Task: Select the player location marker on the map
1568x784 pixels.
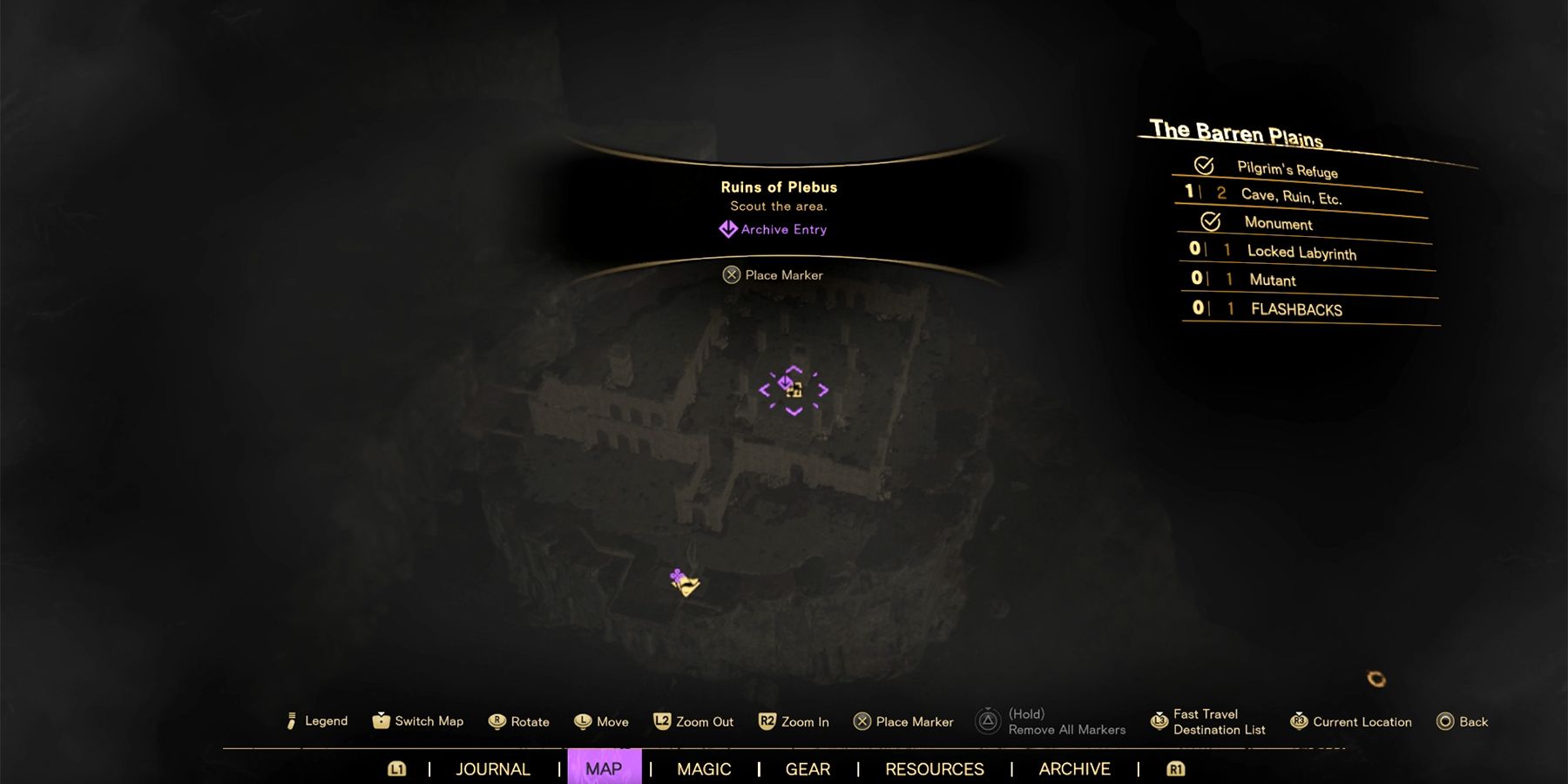Action: (681, 584)
